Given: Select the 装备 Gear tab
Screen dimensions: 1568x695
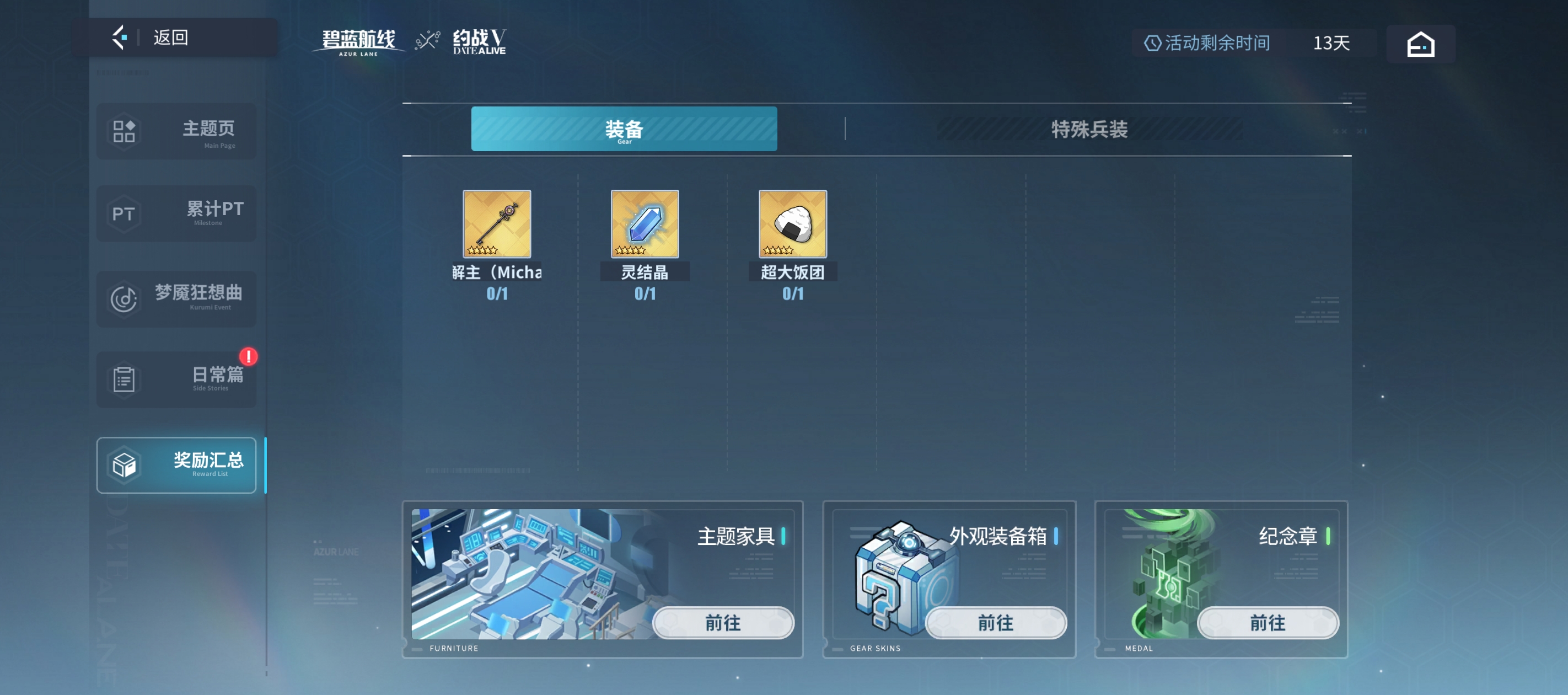Looking at the screenshot, I should [624, 130].
